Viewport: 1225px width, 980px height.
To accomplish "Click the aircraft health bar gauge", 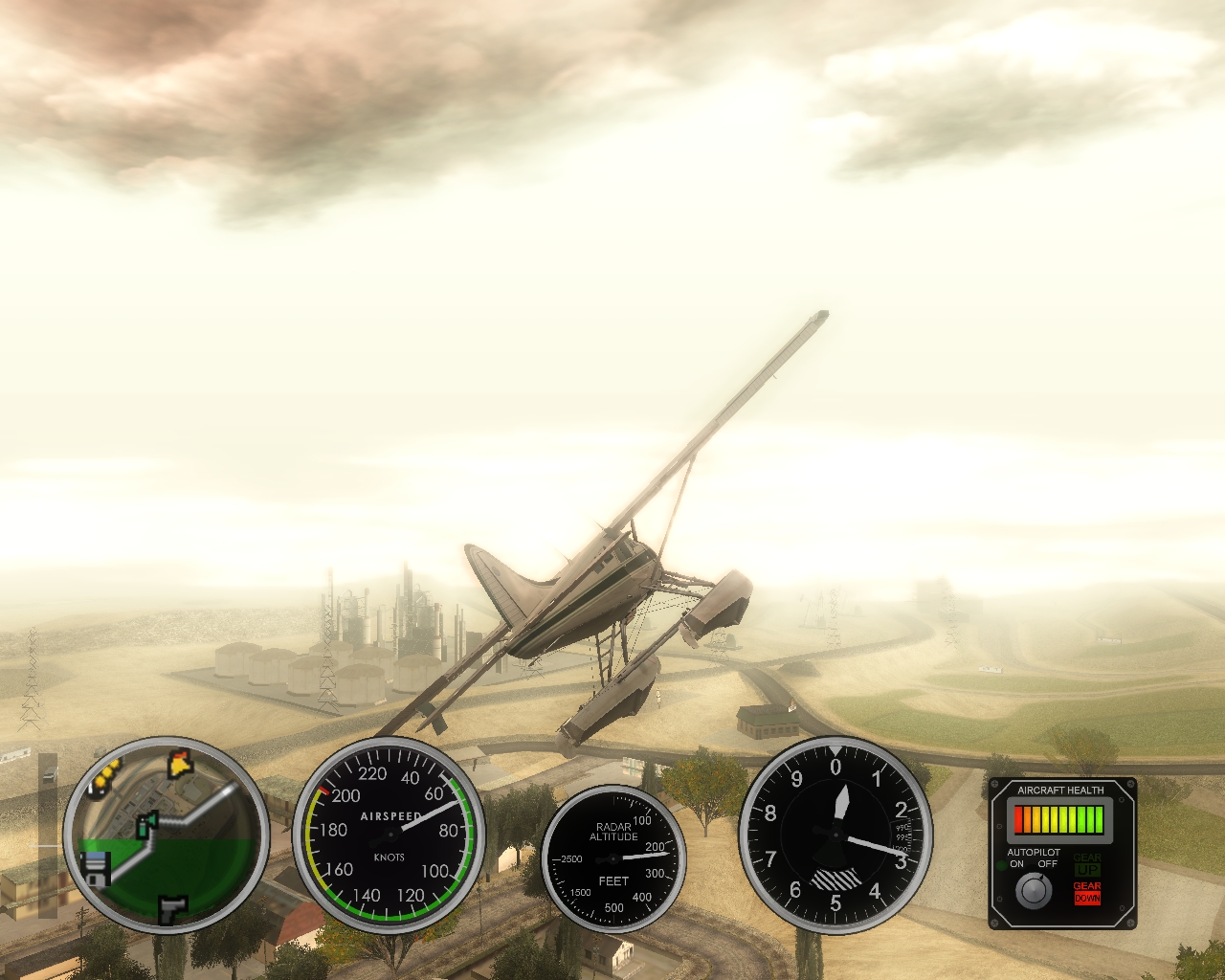I will [1058, 820].
